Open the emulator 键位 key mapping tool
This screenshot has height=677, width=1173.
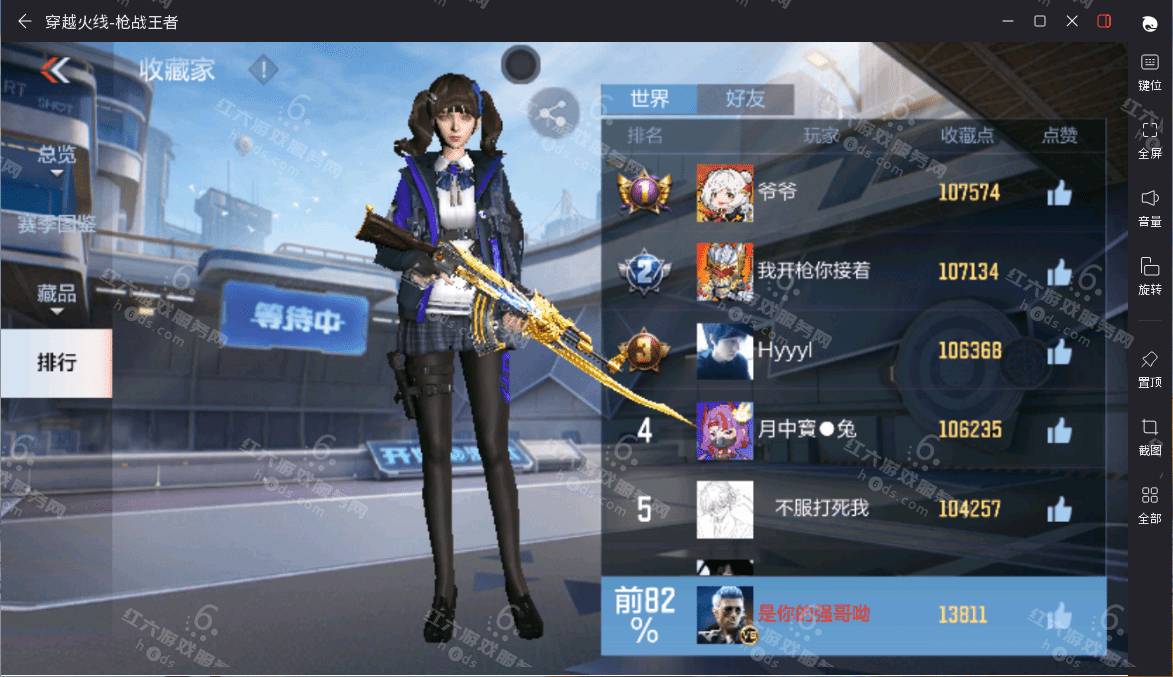pyautogui.click(x=1149, y=71)
